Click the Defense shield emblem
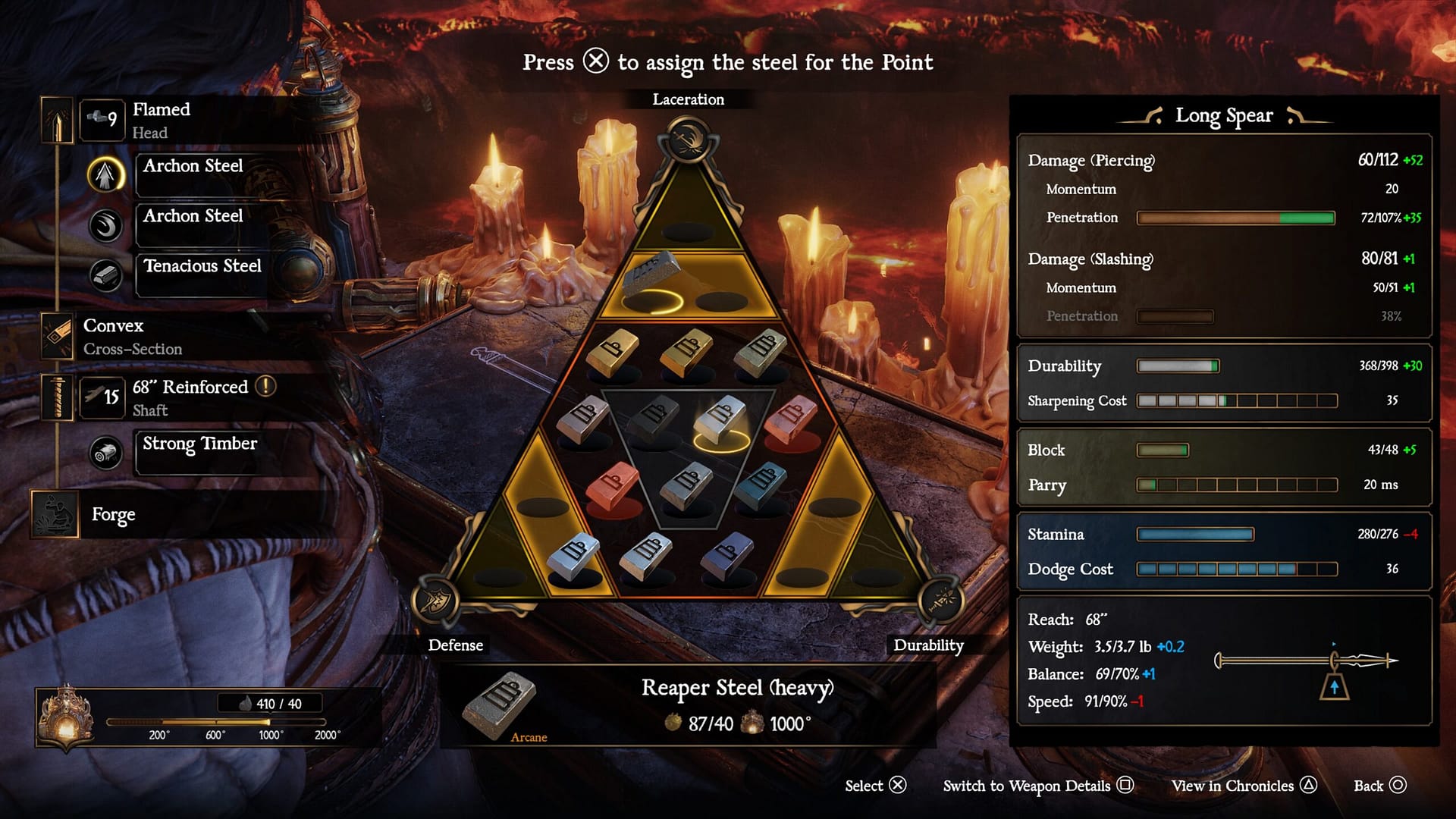Screen dimensions: 1456x819 (435, 601)
